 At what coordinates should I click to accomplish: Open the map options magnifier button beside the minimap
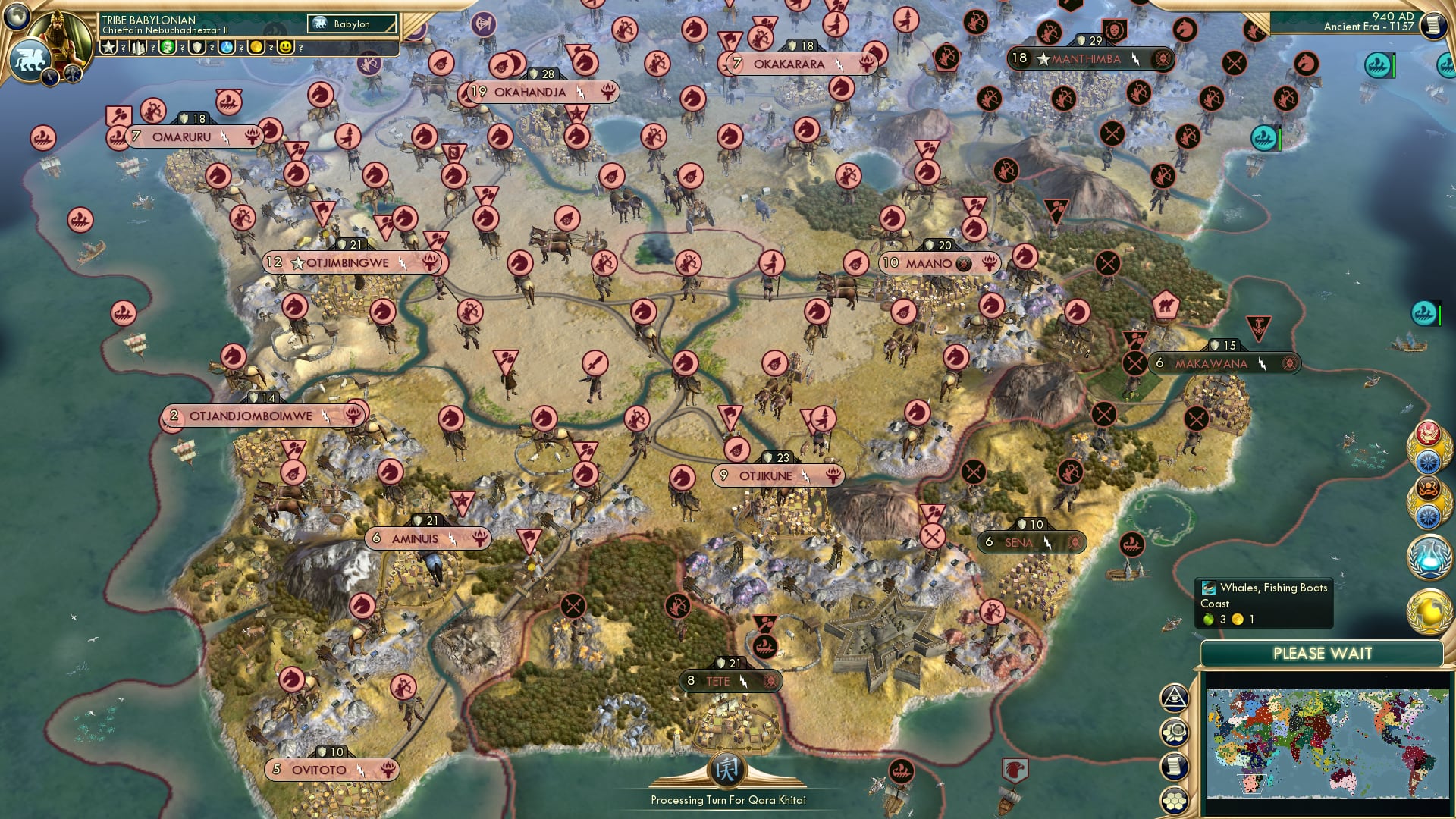coord(1175,732)
